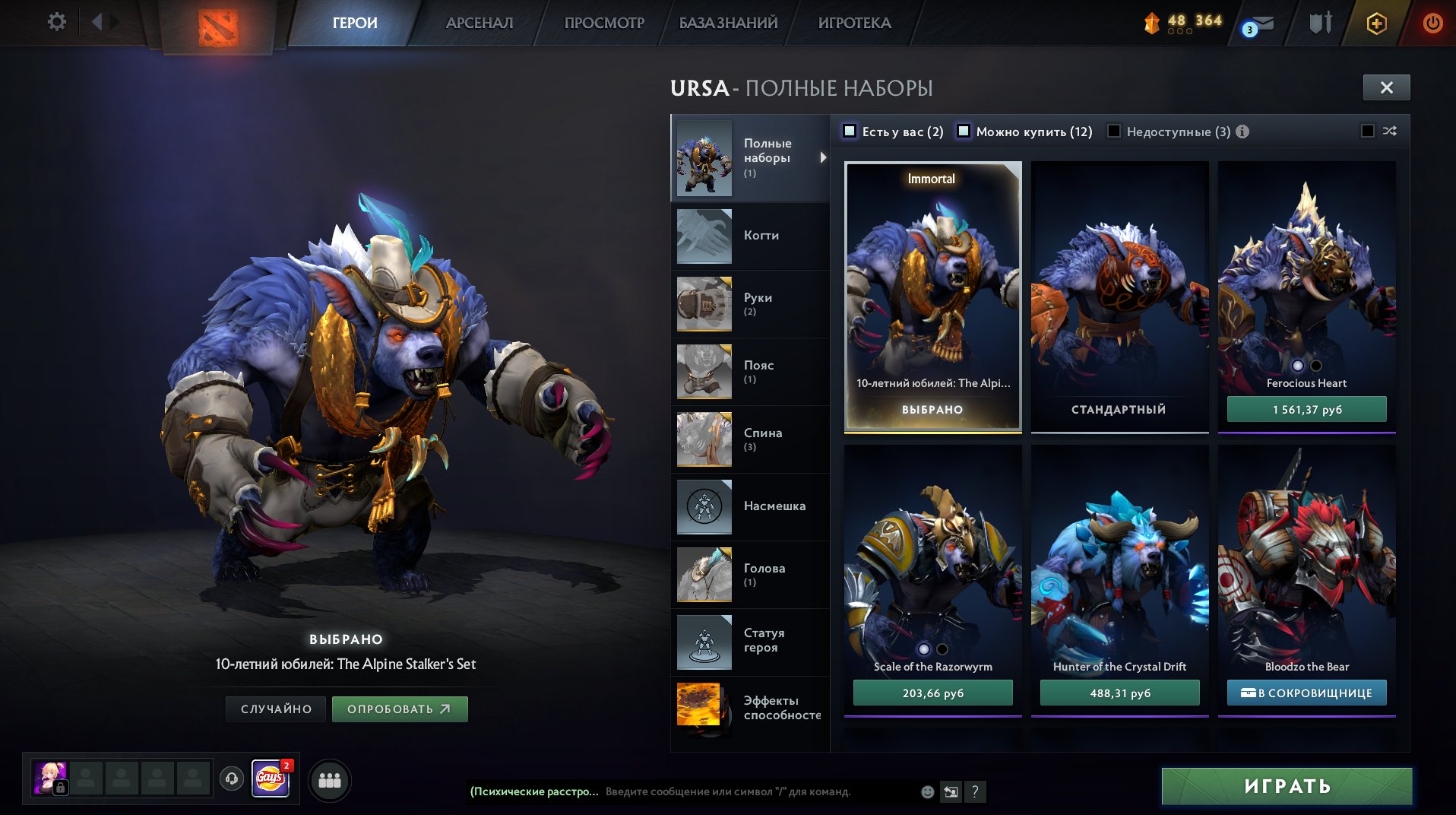The width and height of the screenshot is (1456, 815).
Task: Click the В СОКРОВИЩНИЦЕ button
Action: point(1306,693)
